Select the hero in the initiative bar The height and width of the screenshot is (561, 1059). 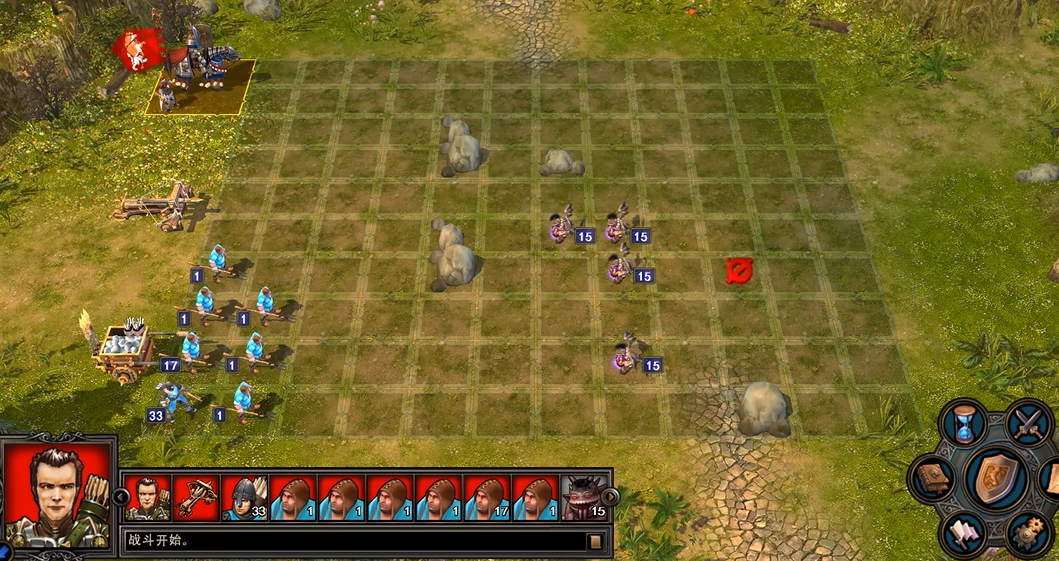[148, 496]
